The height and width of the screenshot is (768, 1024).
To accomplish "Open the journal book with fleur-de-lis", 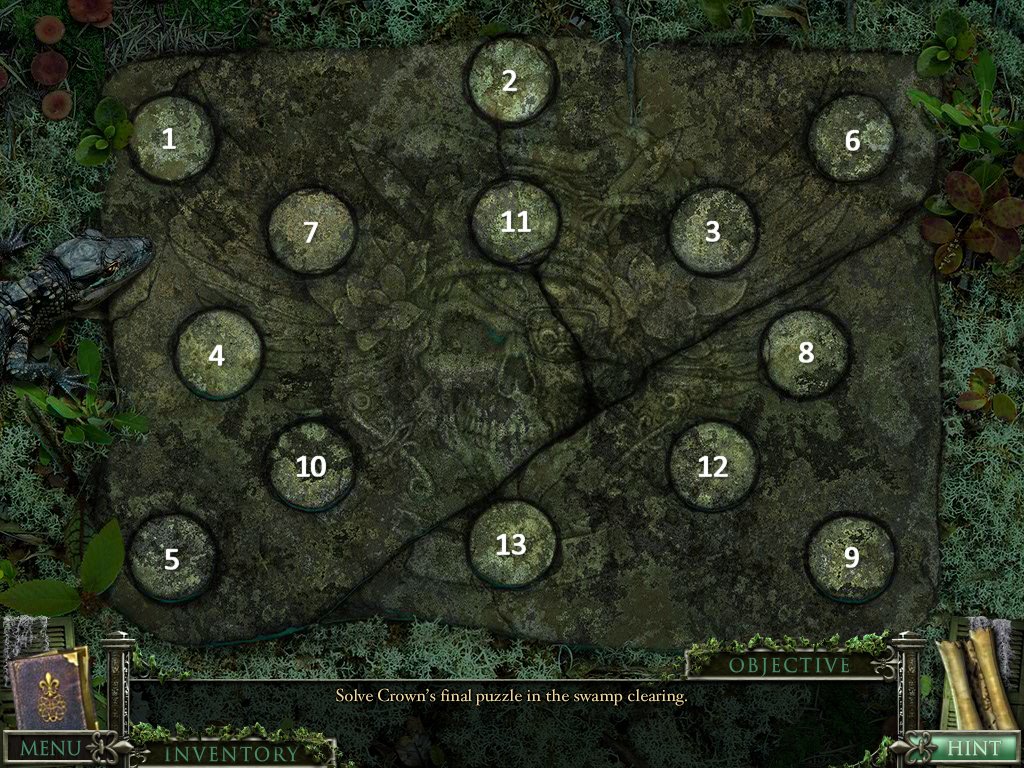I will click(48, 690).
